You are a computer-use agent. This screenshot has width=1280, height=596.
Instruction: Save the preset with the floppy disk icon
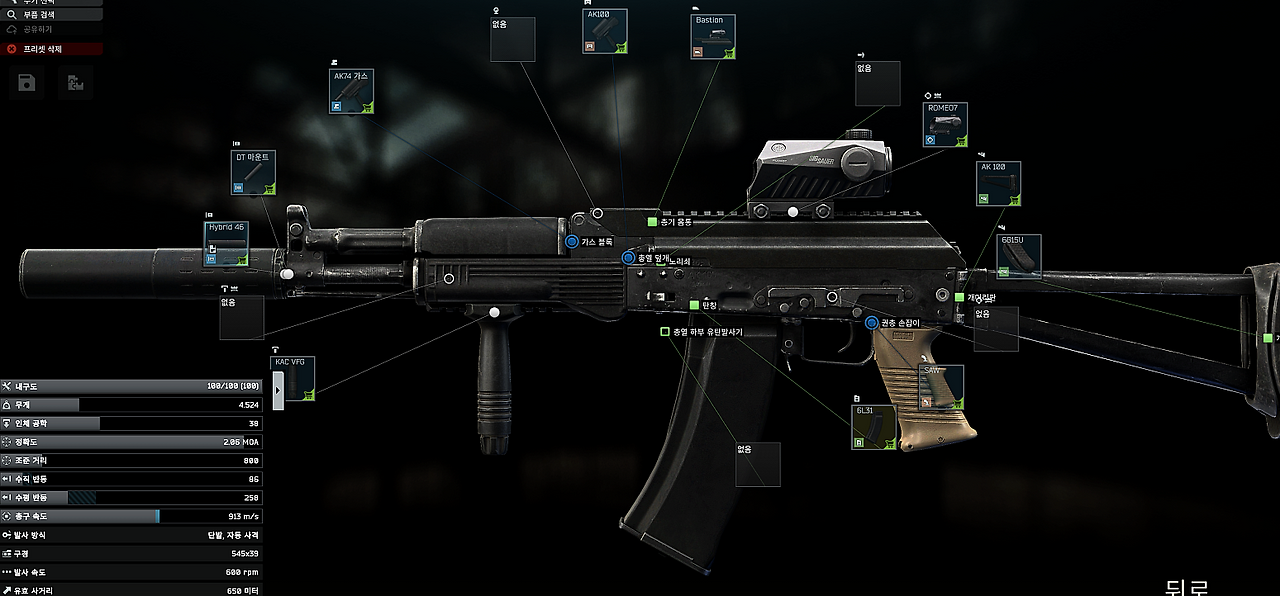[x=27, y=83]
